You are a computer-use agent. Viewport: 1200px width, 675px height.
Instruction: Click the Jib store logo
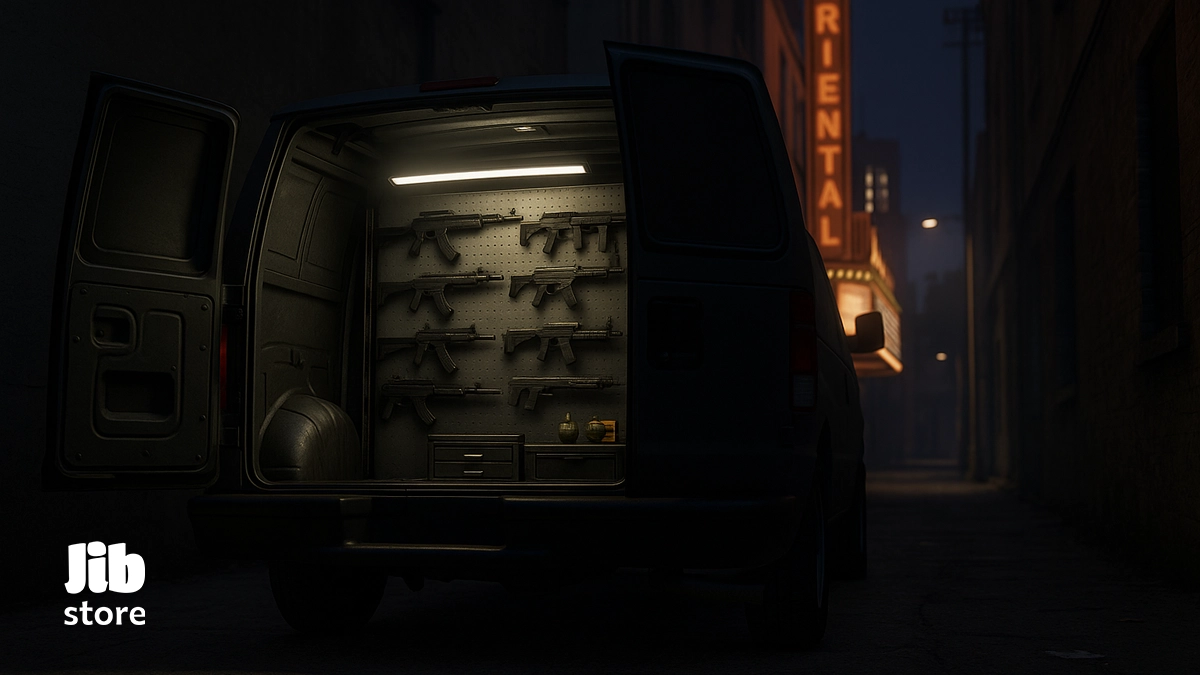click(105, 585)
